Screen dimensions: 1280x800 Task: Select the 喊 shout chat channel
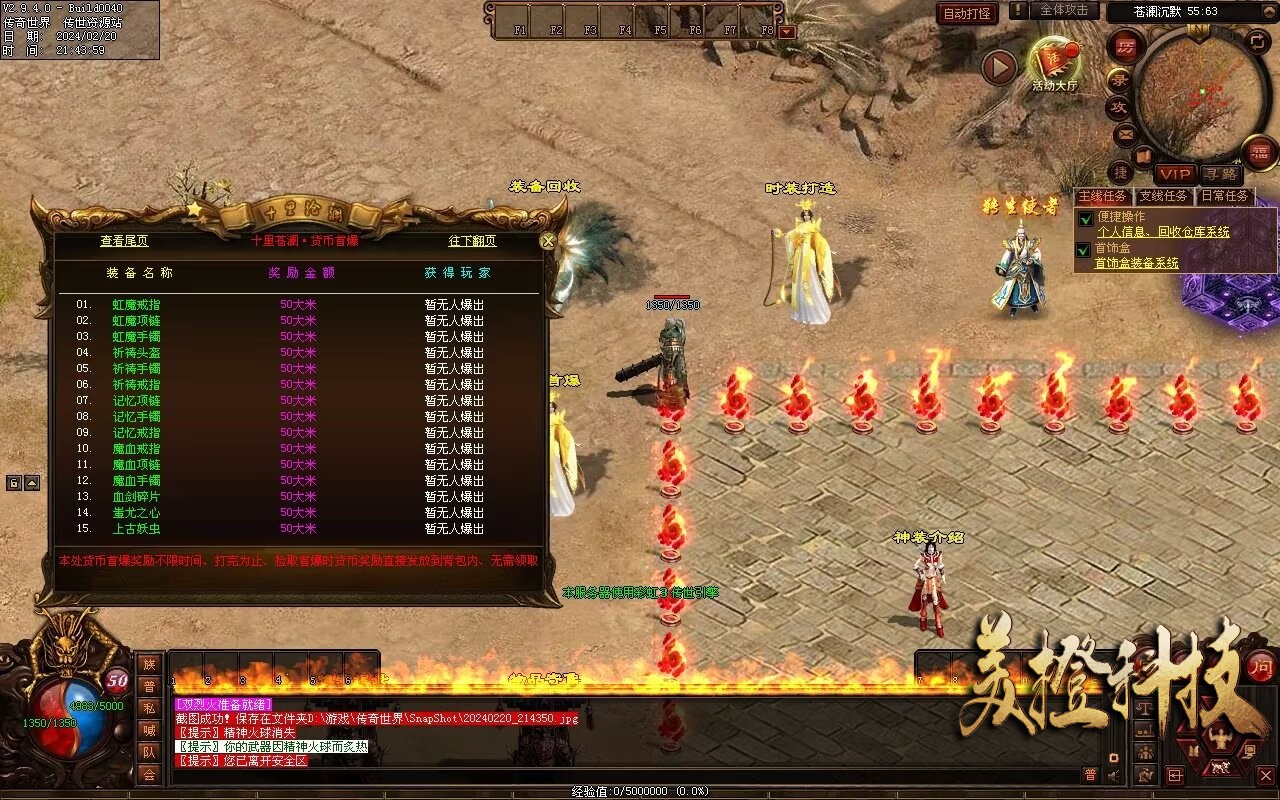point(149,730)
